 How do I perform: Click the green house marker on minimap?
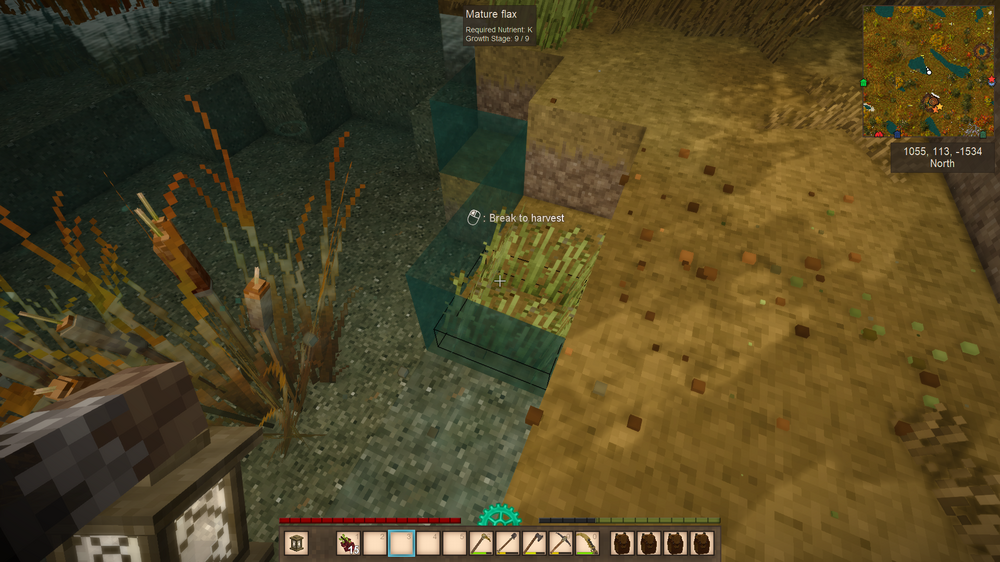pos(863,83)
